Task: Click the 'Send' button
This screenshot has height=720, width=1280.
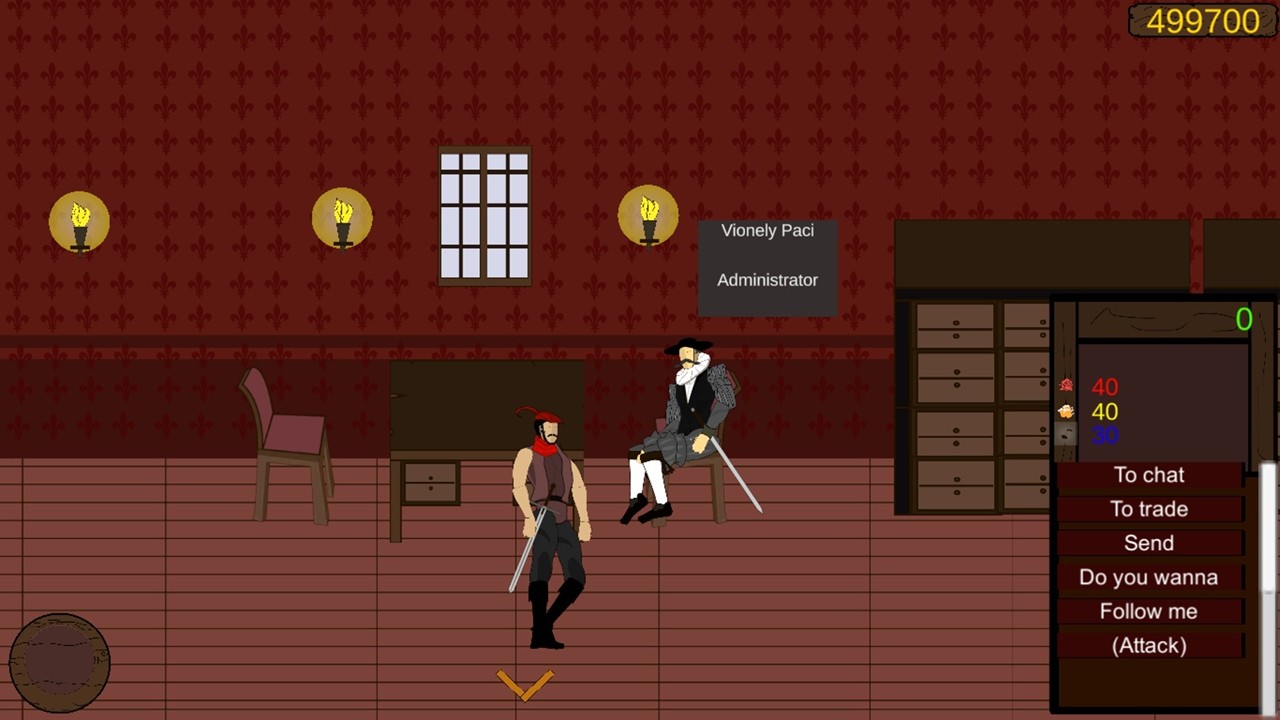Action: pos(1148,543)
